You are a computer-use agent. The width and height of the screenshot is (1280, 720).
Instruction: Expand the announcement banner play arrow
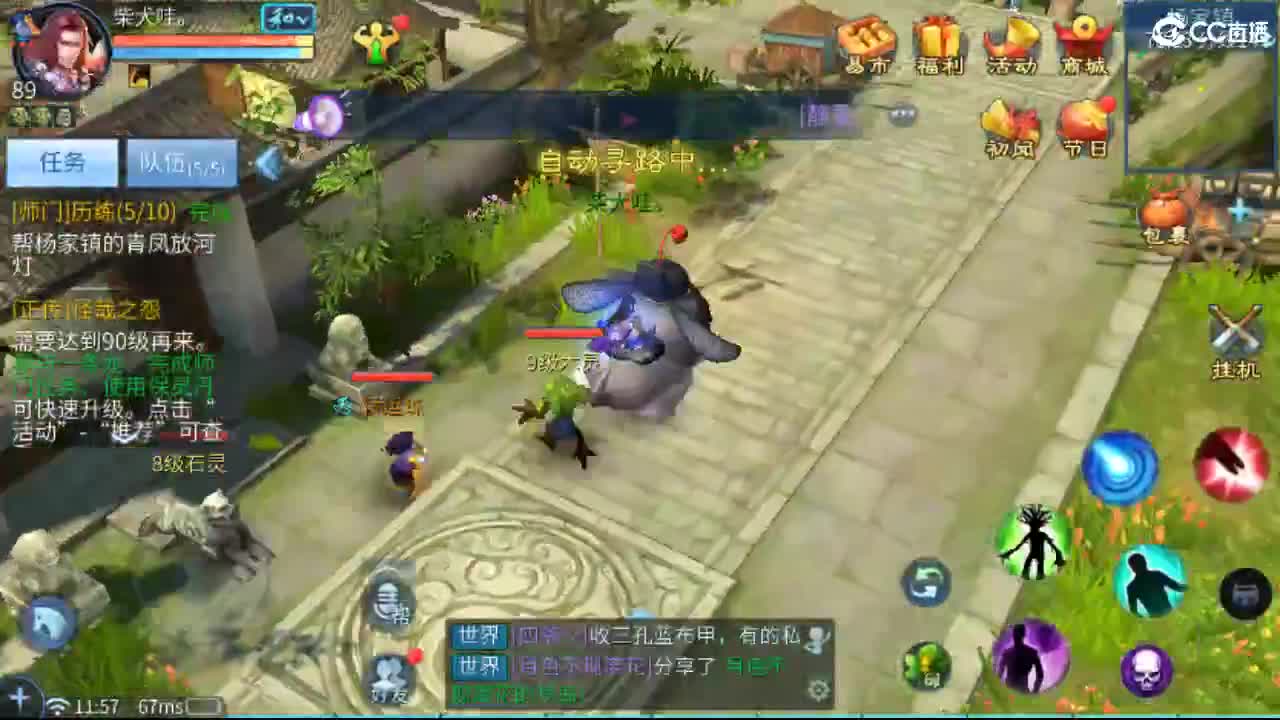coord(630,118)
